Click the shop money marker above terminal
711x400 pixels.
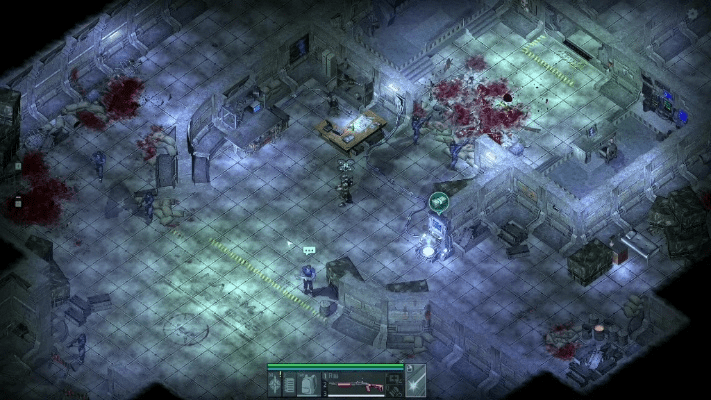coord(438,201)
